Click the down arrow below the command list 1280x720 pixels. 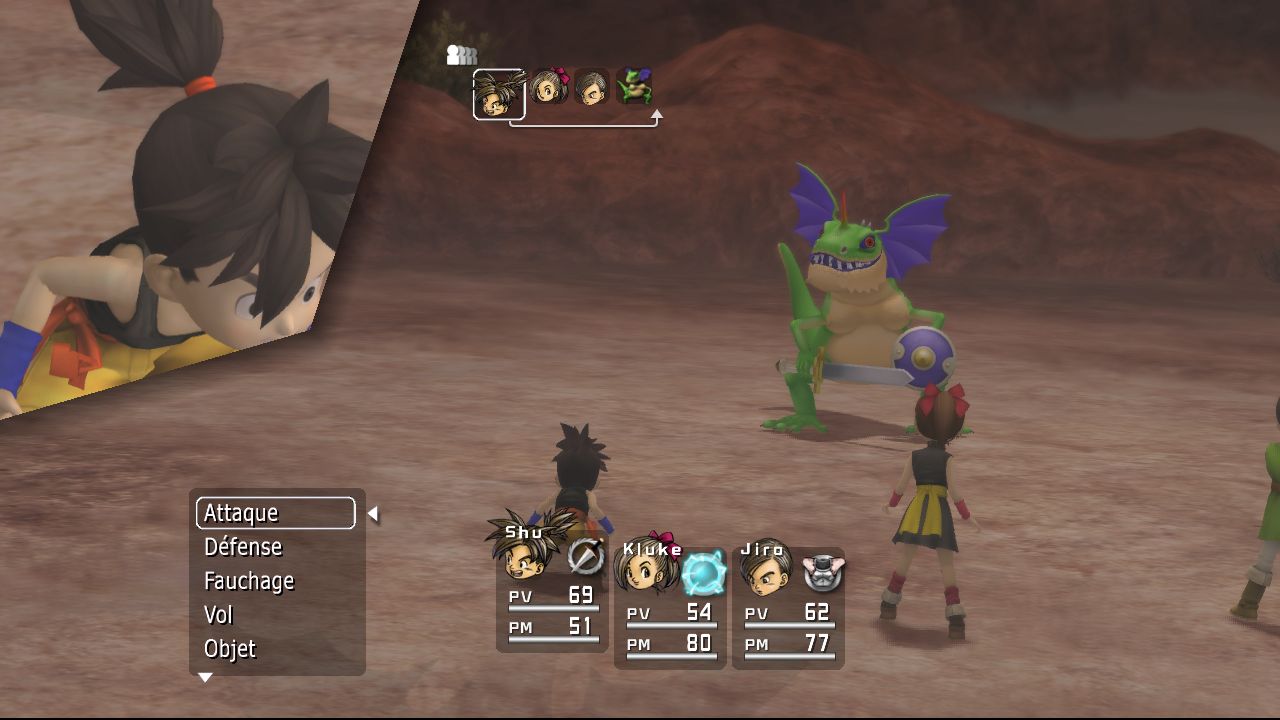(x=205, y=678)
